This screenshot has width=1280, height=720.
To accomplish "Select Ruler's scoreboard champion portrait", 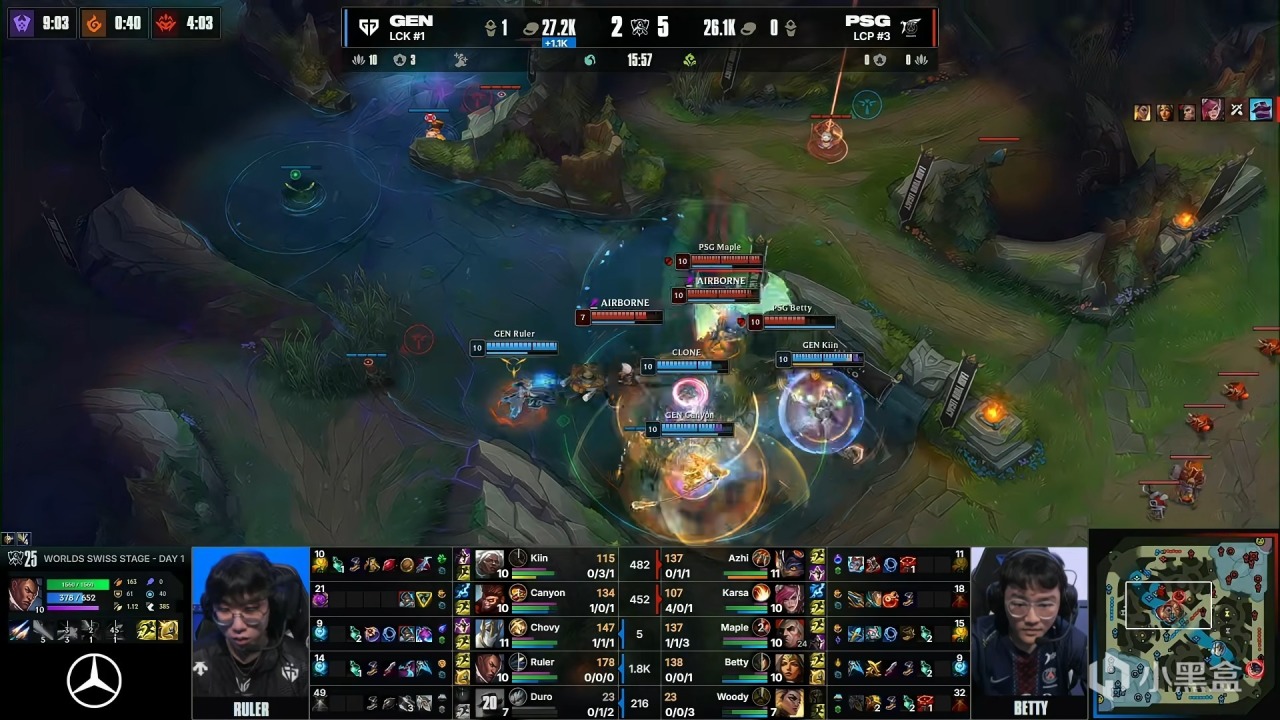I will click(489, 668).
